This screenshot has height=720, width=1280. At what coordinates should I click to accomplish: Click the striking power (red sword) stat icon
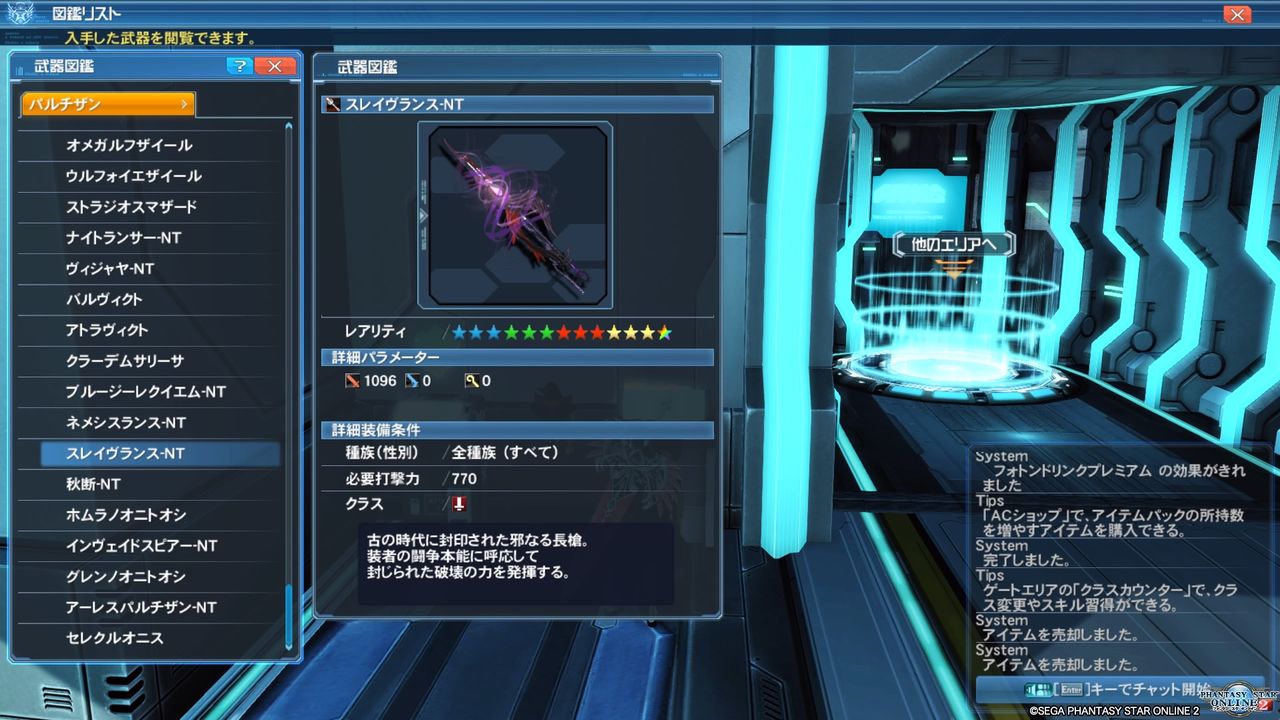pos(355,380)
